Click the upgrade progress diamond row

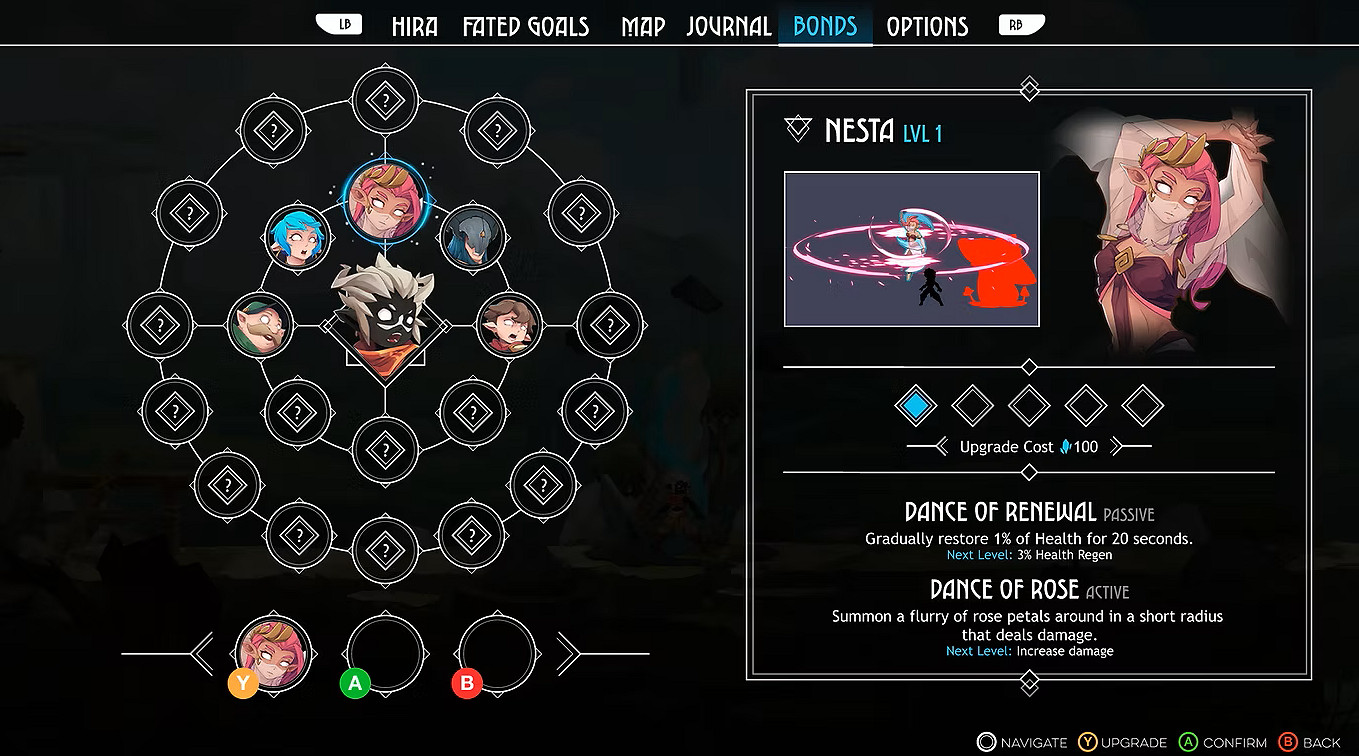click(x=1028, y=406)
